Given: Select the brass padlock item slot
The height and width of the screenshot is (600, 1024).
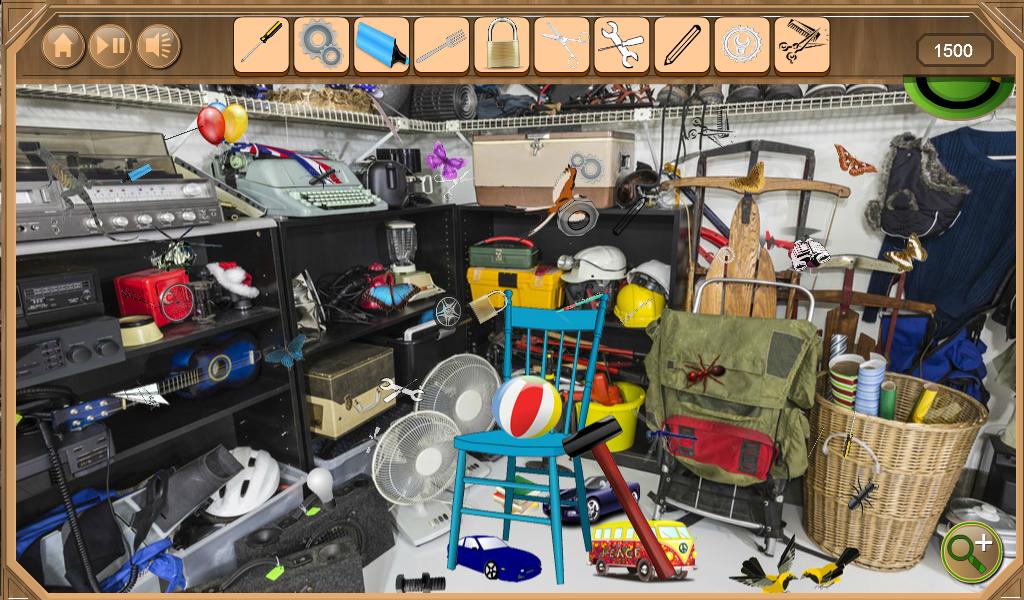Looking at the screenshot, I should pos(501,45).
